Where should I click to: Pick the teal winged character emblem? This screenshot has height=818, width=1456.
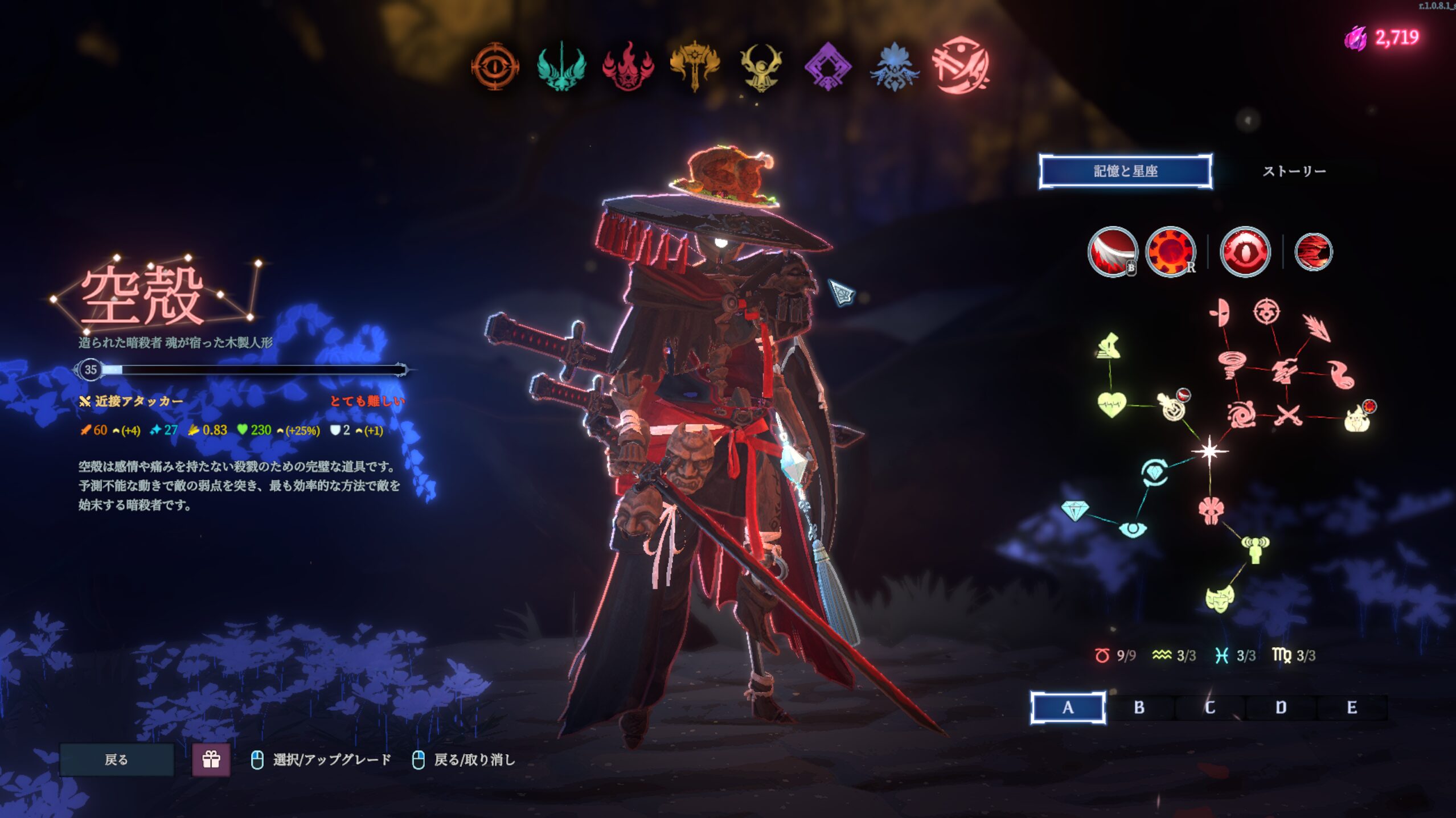point(561,67)
